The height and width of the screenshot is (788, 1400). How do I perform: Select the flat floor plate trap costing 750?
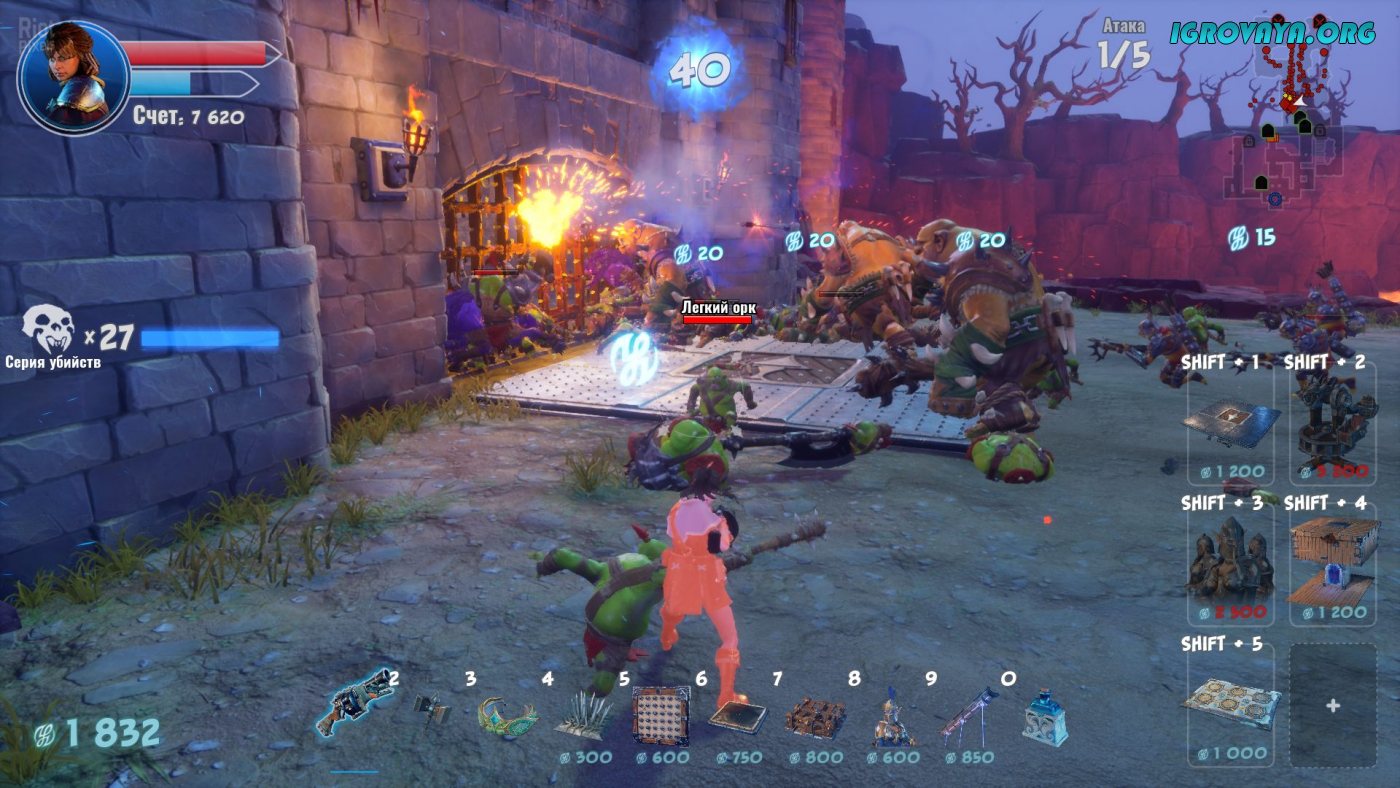(738, 716)
